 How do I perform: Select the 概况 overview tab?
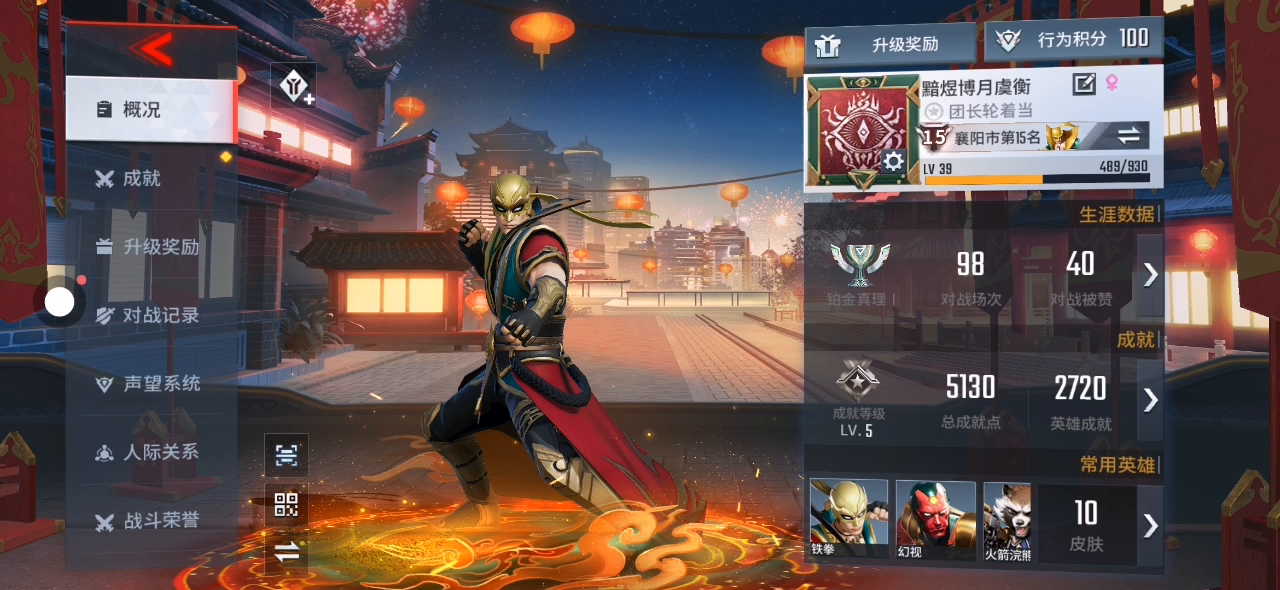[x=150, y=109]
